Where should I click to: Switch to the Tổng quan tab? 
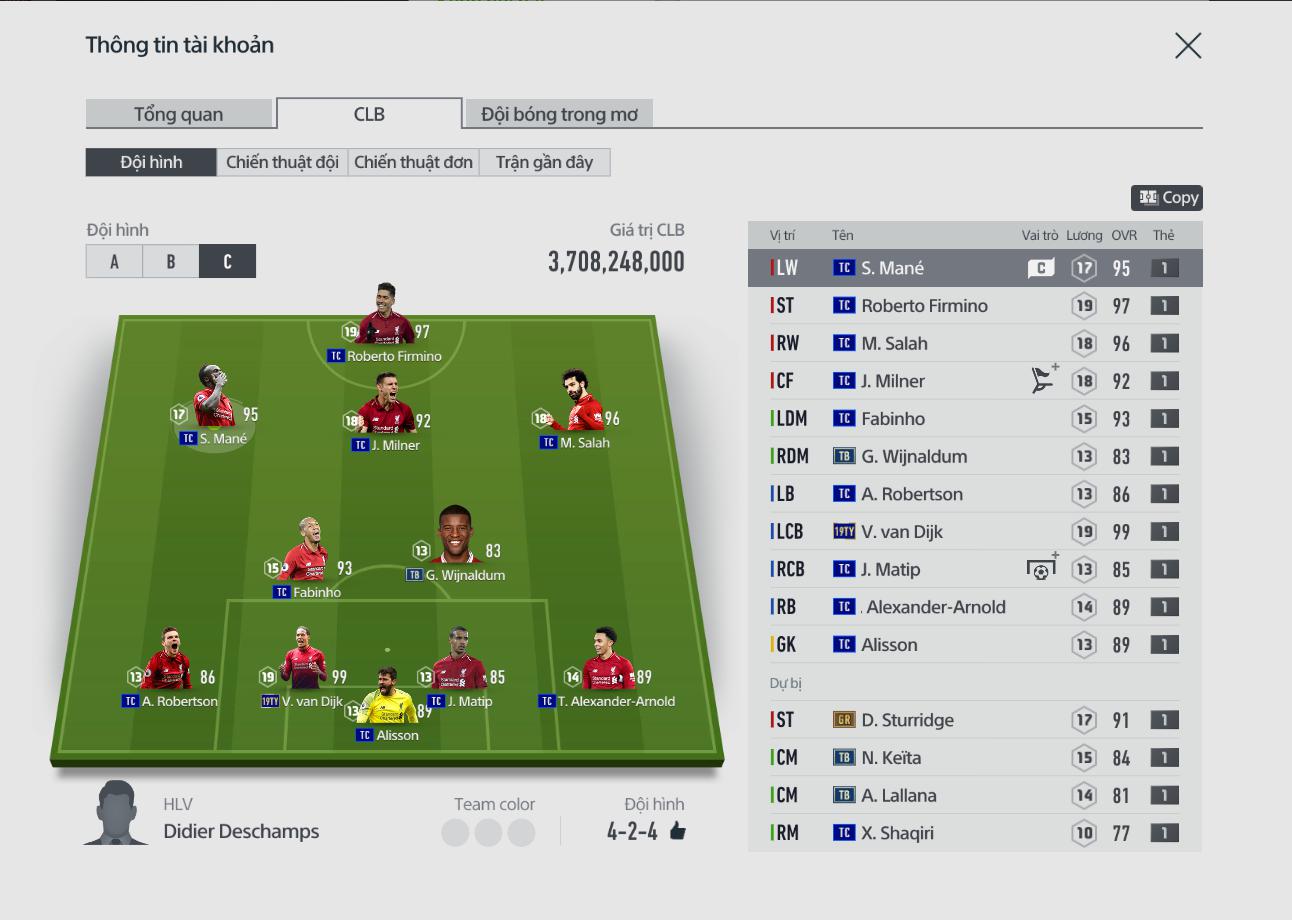click(x=179, y=114)
